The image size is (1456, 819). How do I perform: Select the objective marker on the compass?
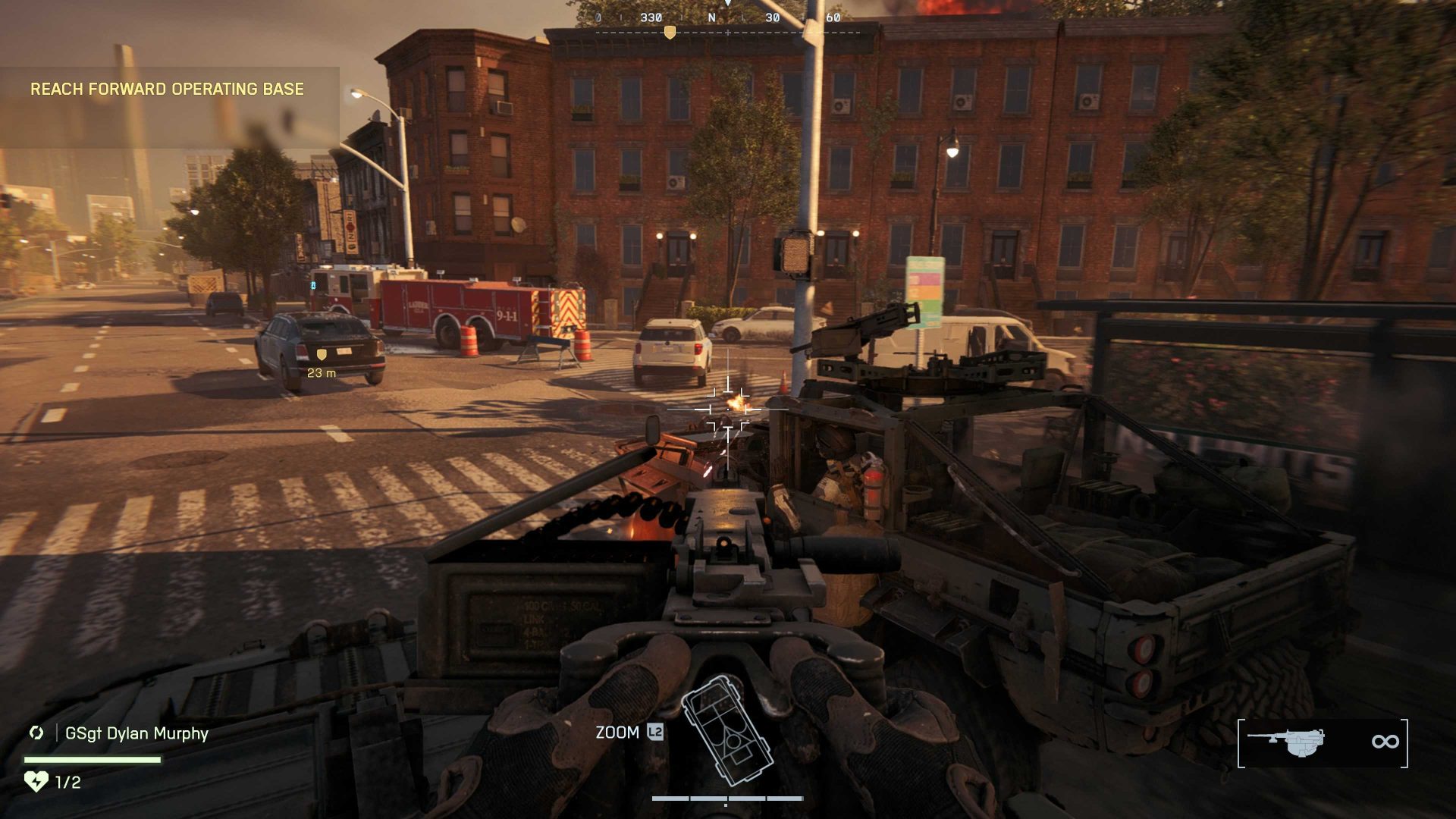point(669,32)
